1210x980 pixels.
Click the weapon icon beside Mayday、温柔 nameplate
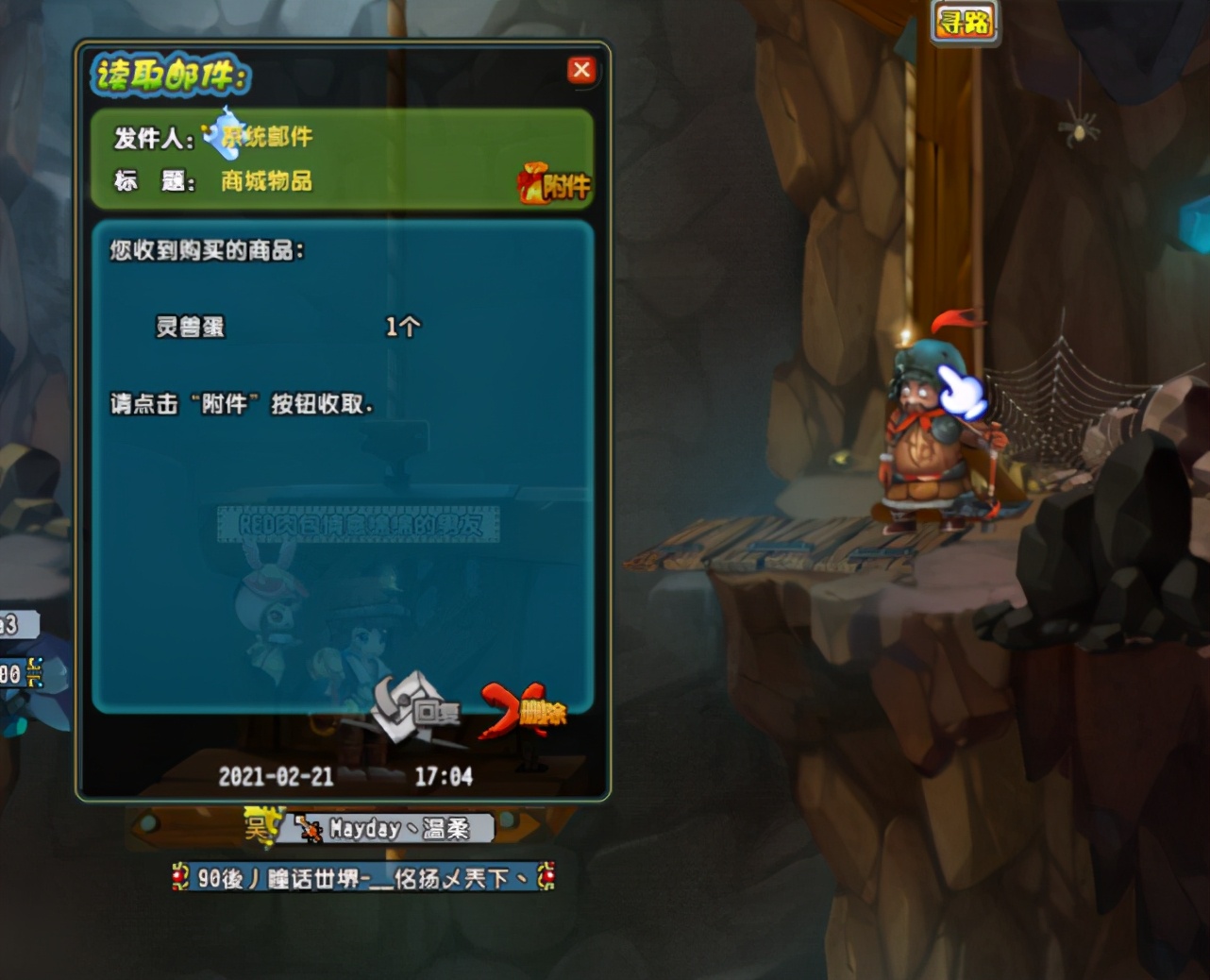[309, 828]
